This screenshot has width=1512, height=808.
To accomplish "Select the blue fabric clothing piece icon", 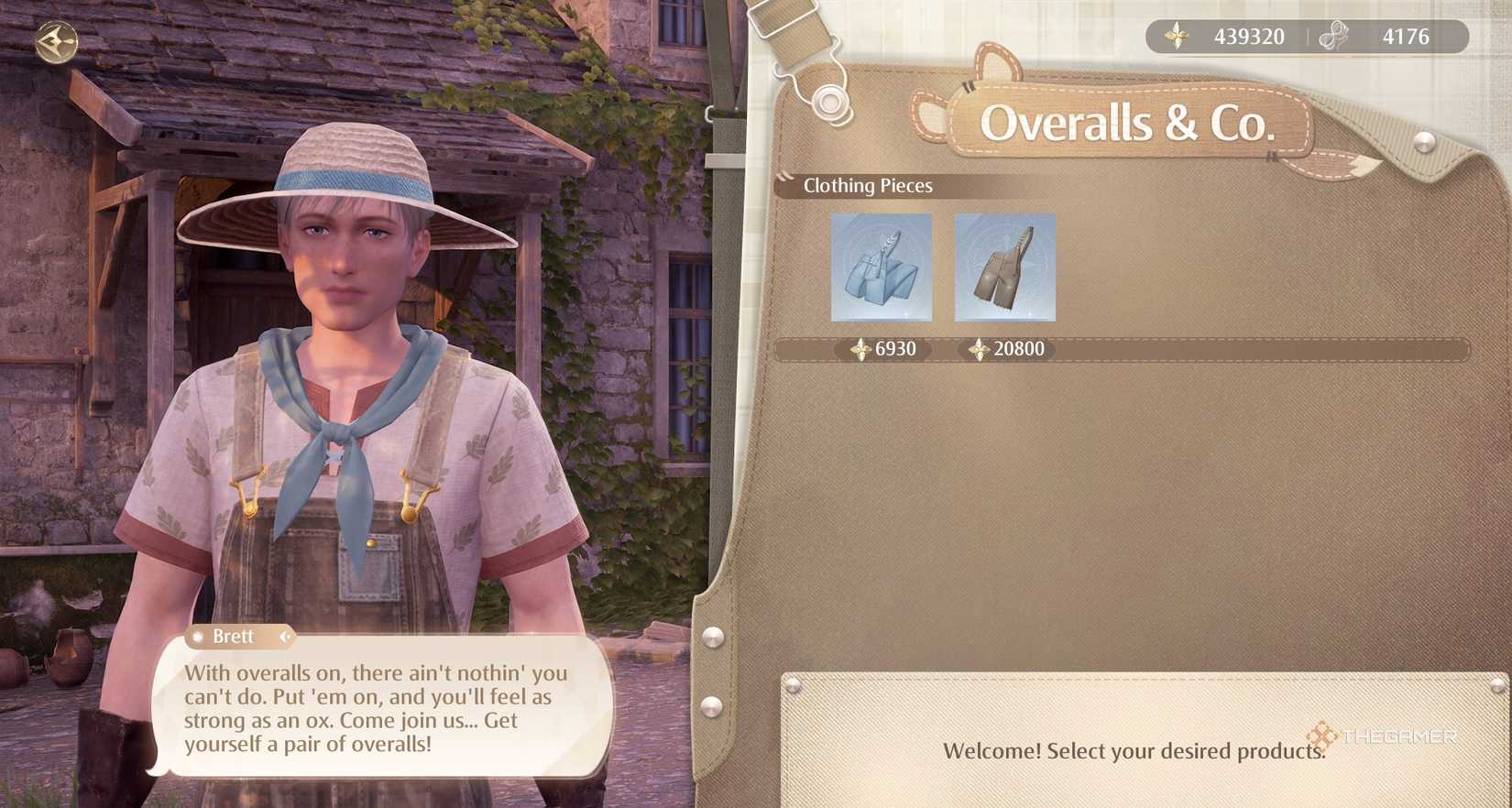I will [x=880, y=268].
